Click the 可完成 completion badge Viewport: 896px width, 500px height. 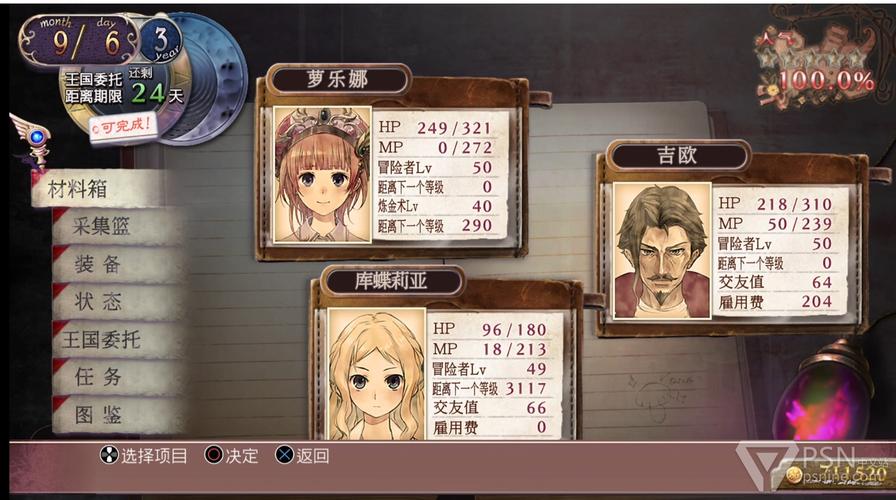click(x=122, y=126)
